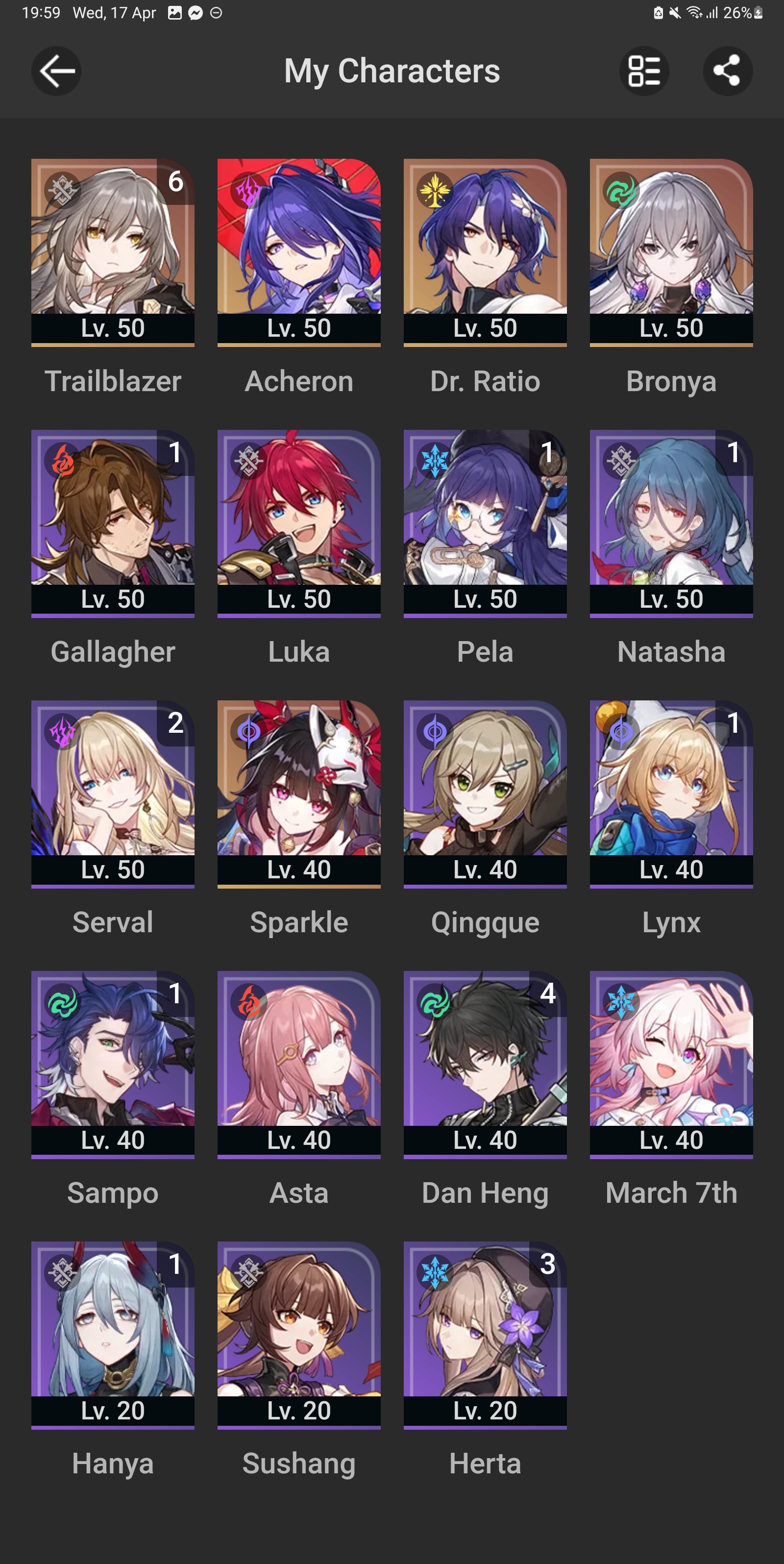
Task: Open the list view layout icon
Action: pos(644,71)
